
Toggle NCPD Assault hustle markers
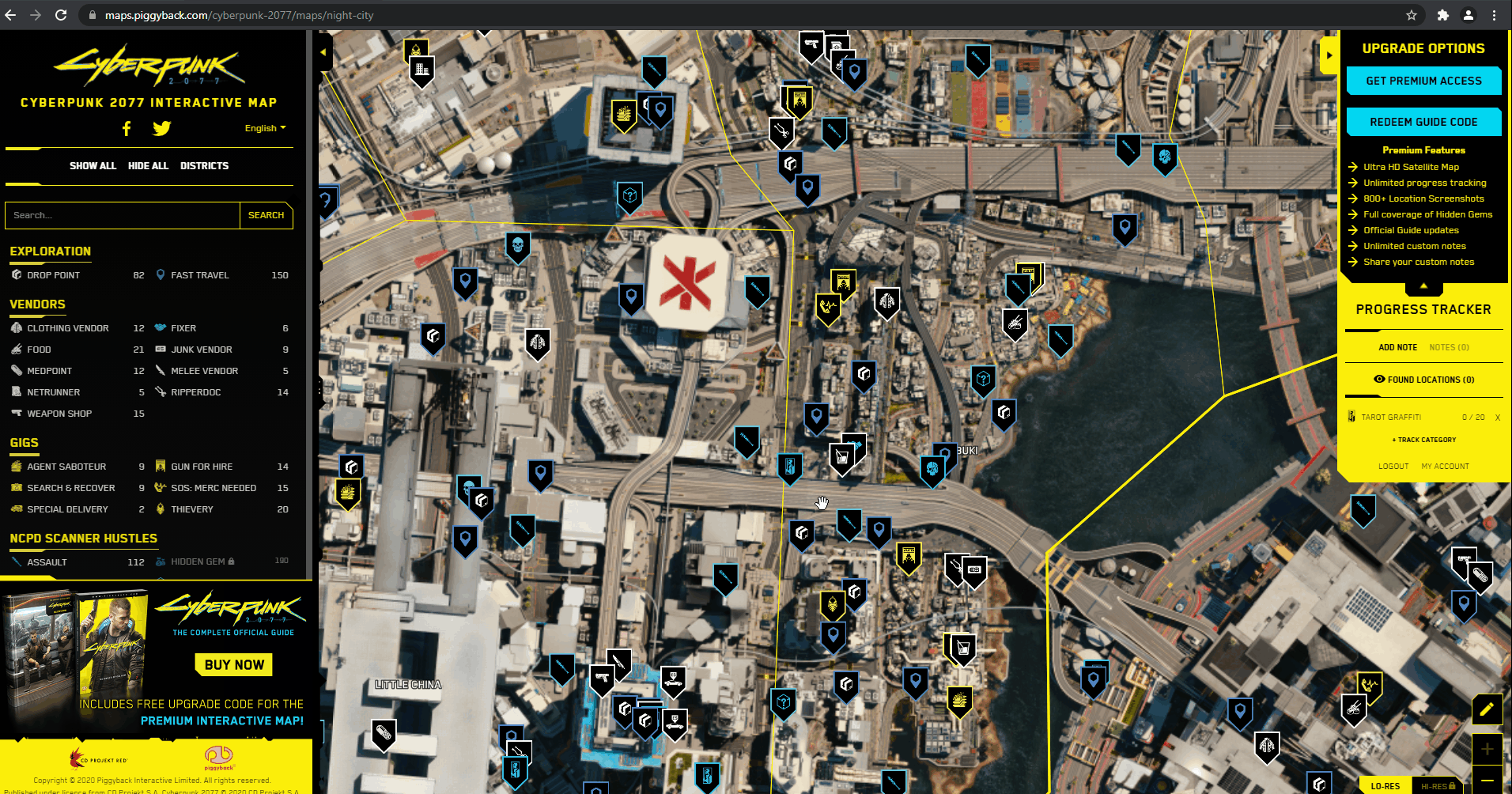point(47,562)
